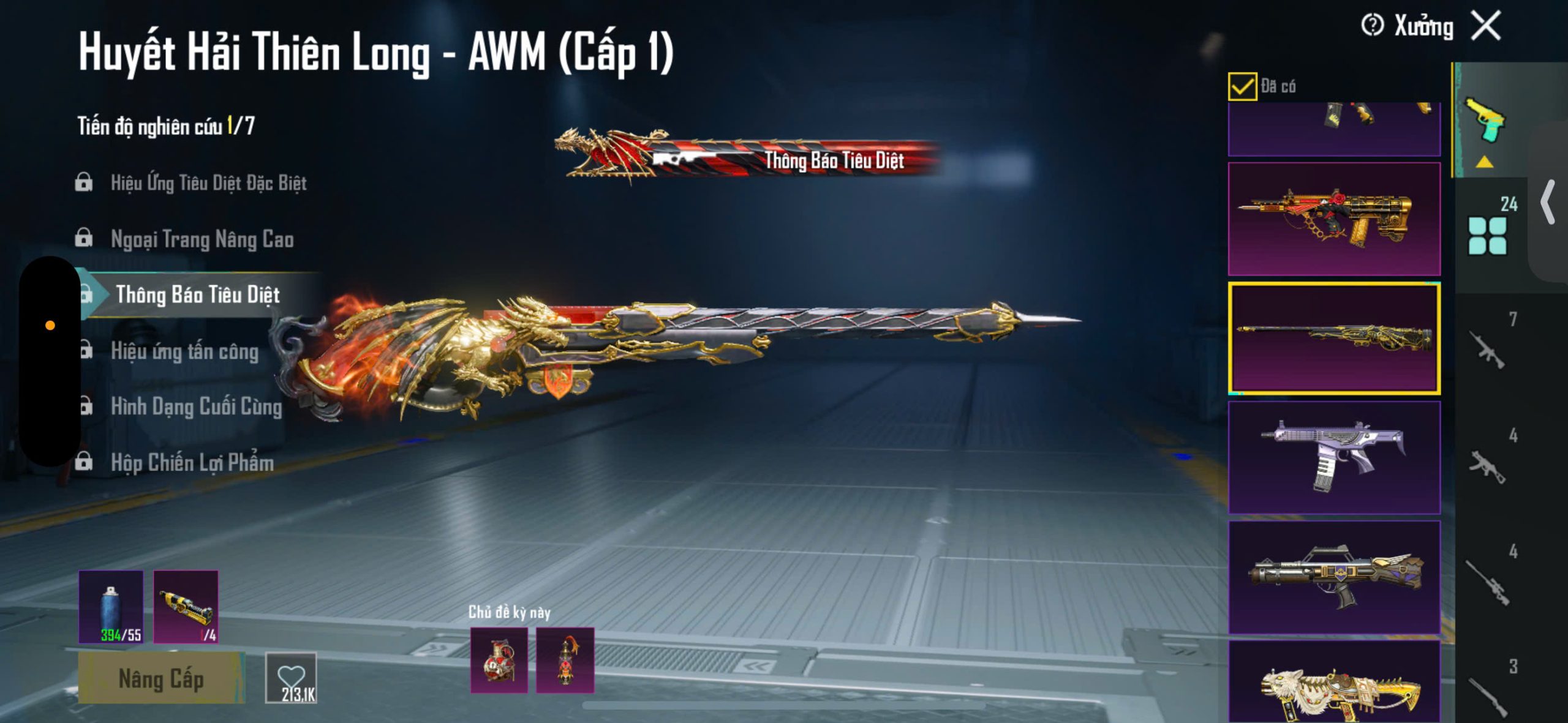Select the red-gold rose SMG skin thumbnail
The height and width of the screenshot is (723, 1568).
click(x=1334, y=219)
